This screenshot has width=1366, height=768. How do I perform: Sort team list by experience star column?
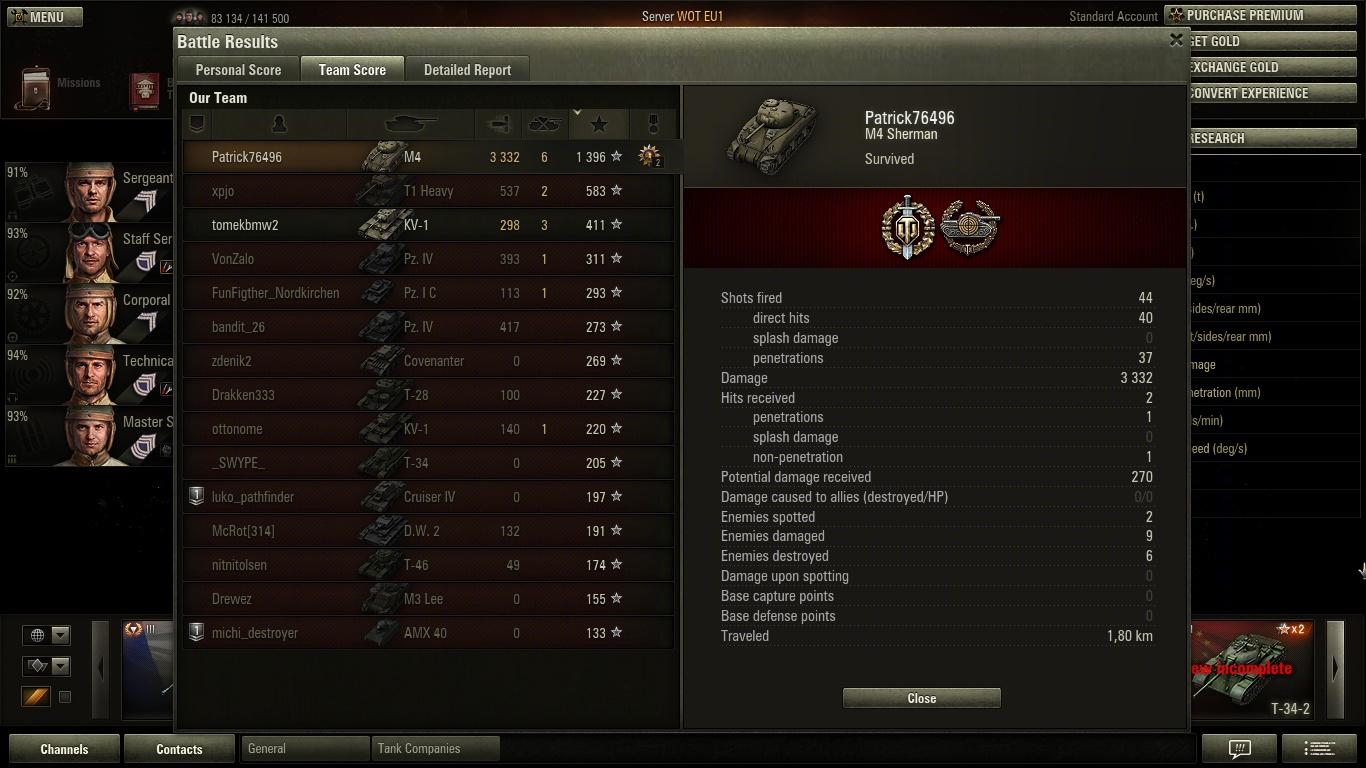599,124
